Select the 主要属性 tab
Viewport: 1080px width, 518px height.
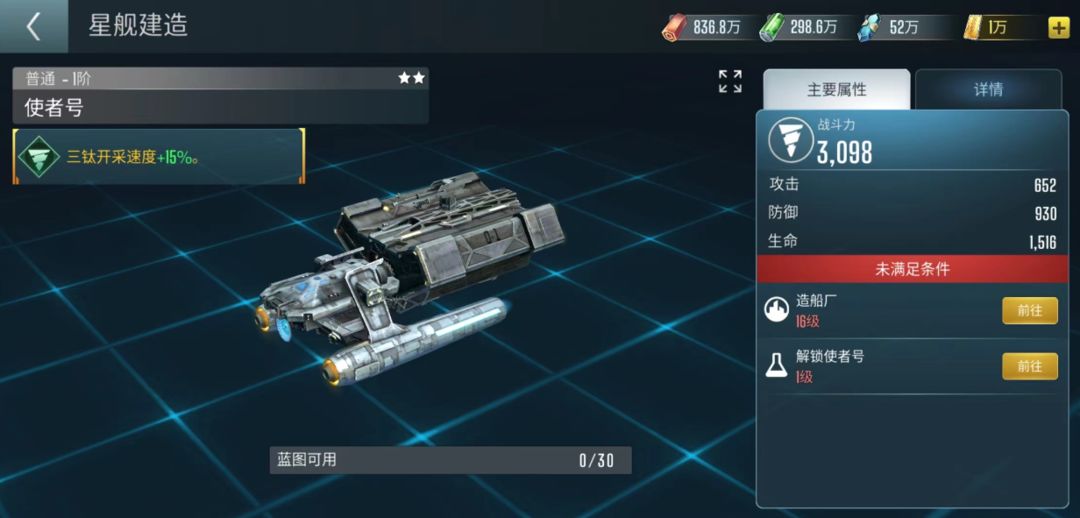pos(836,90)
